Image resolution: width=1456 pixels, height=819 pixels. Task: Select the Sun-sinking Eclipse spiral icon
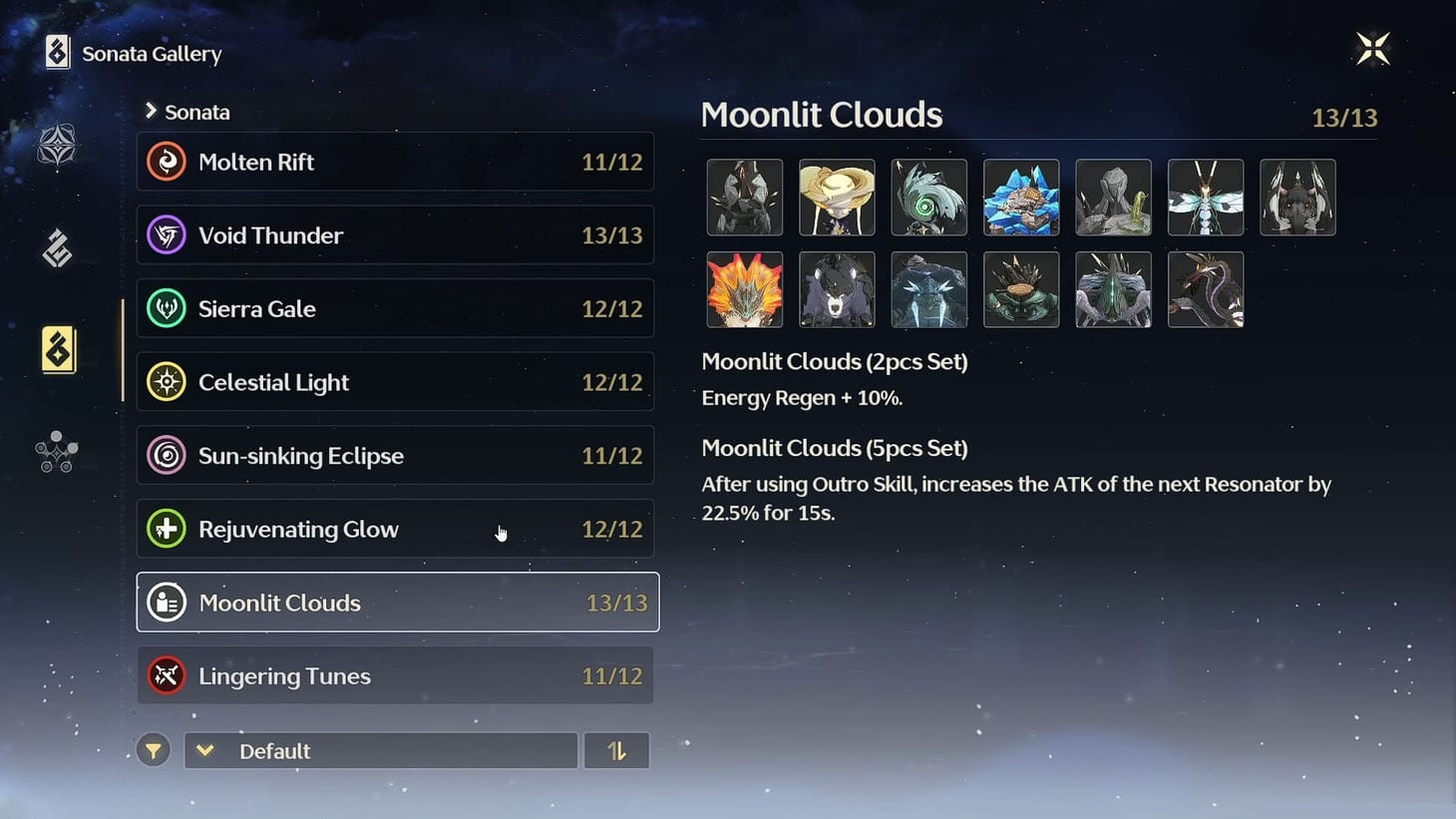[x=166, y=455]
